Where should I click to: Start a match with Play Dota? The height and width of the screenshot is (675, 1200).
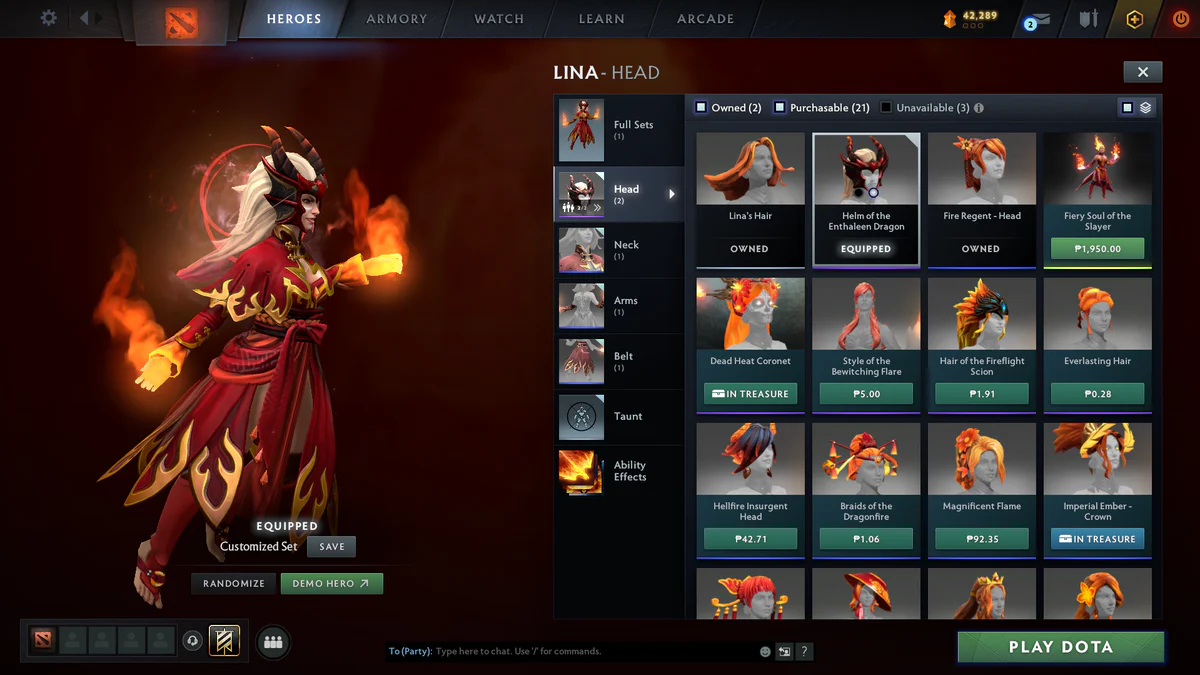coord(1060,647)
